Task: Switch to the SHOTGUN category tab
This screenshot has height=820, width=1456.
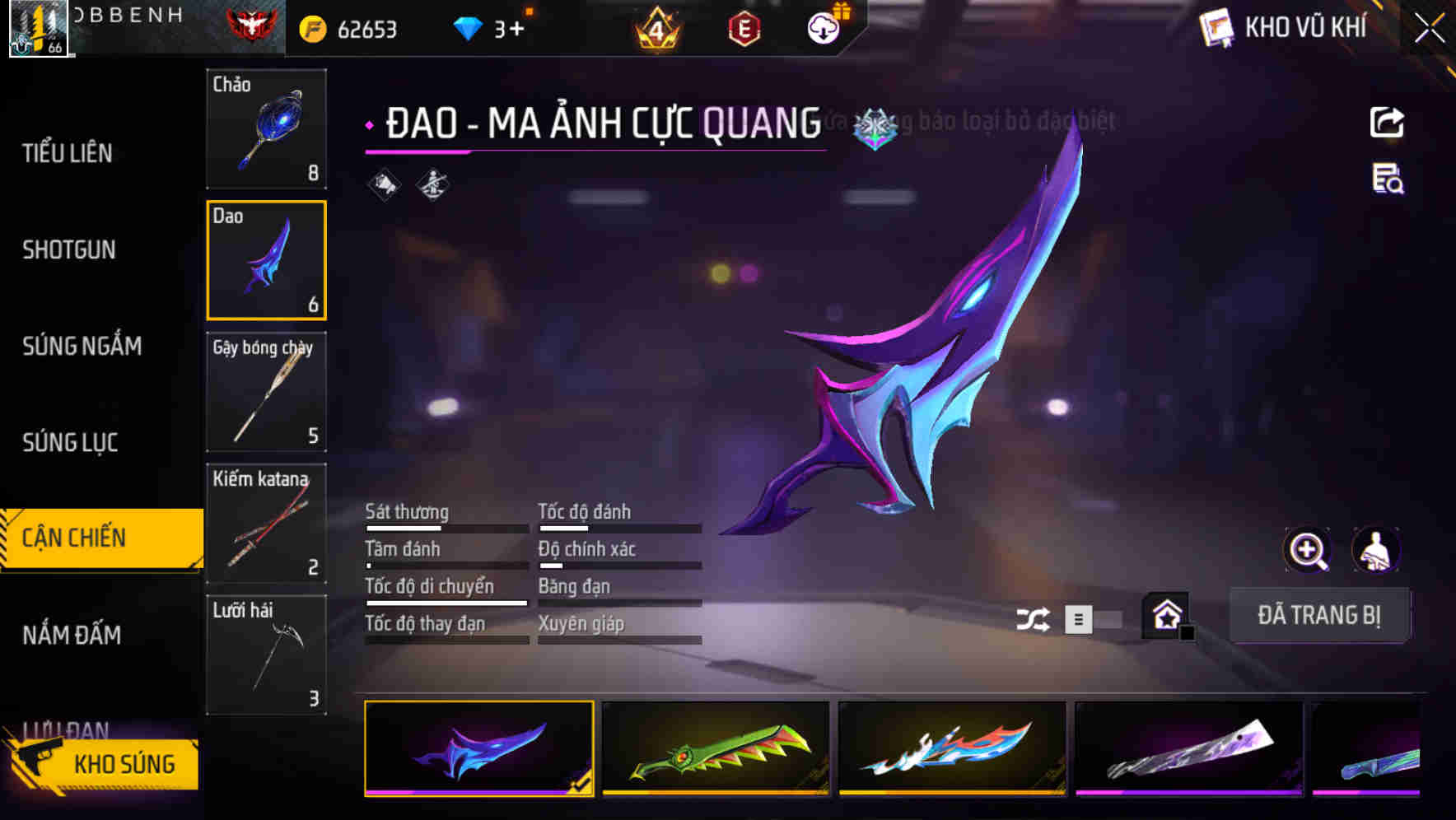Action: 69,249
